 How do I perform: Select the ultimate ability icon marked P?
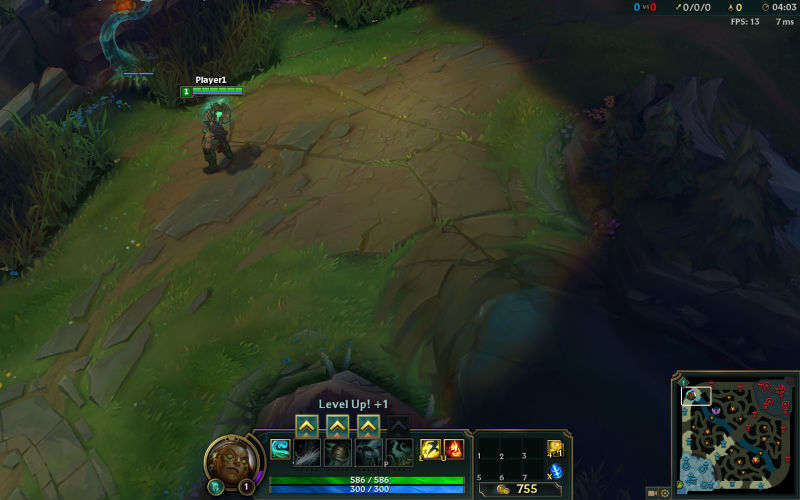click(x=399, y=452)
